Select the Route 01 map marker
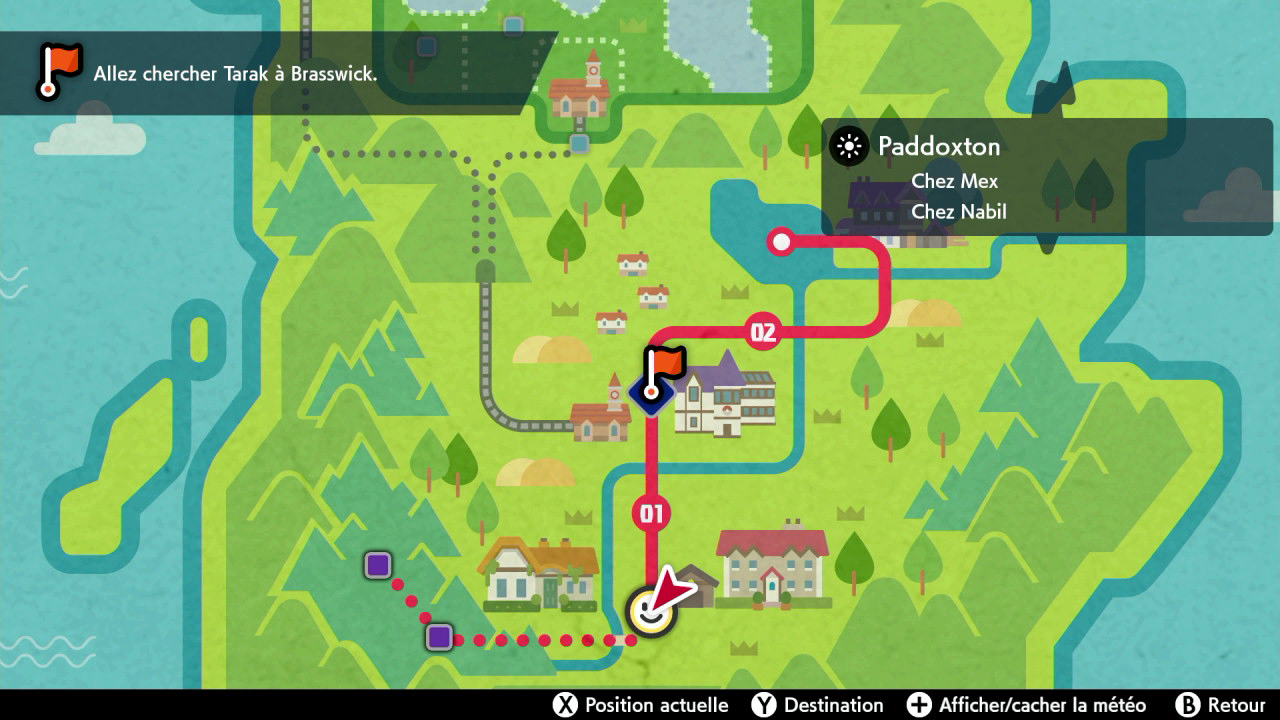Image resolution: width=1280 pixels, height=720 pixels. pyautogui.click(x=651, y=514)
